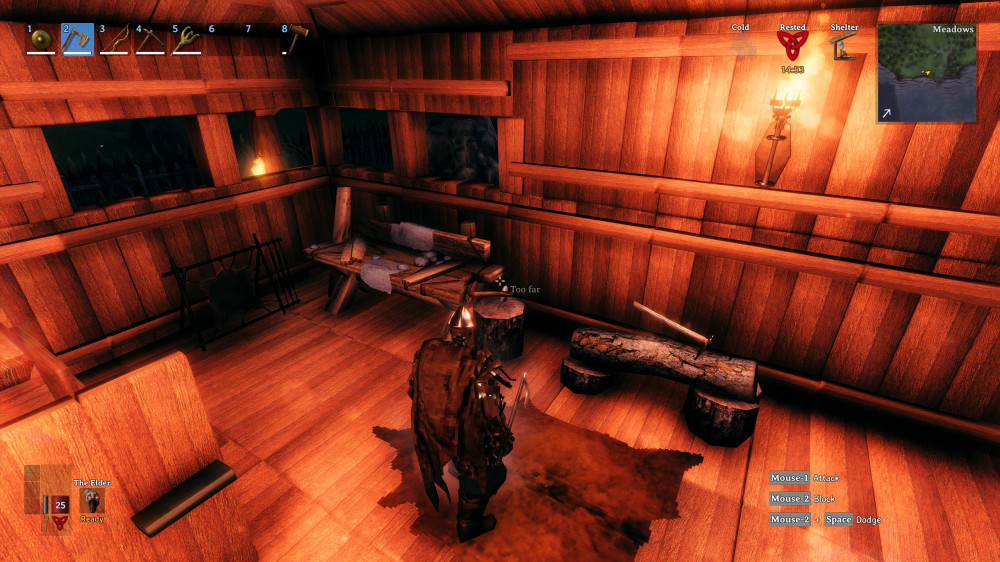Click the Shelter status icon
Screen dimensions: 1000x562
pos(844,45)
